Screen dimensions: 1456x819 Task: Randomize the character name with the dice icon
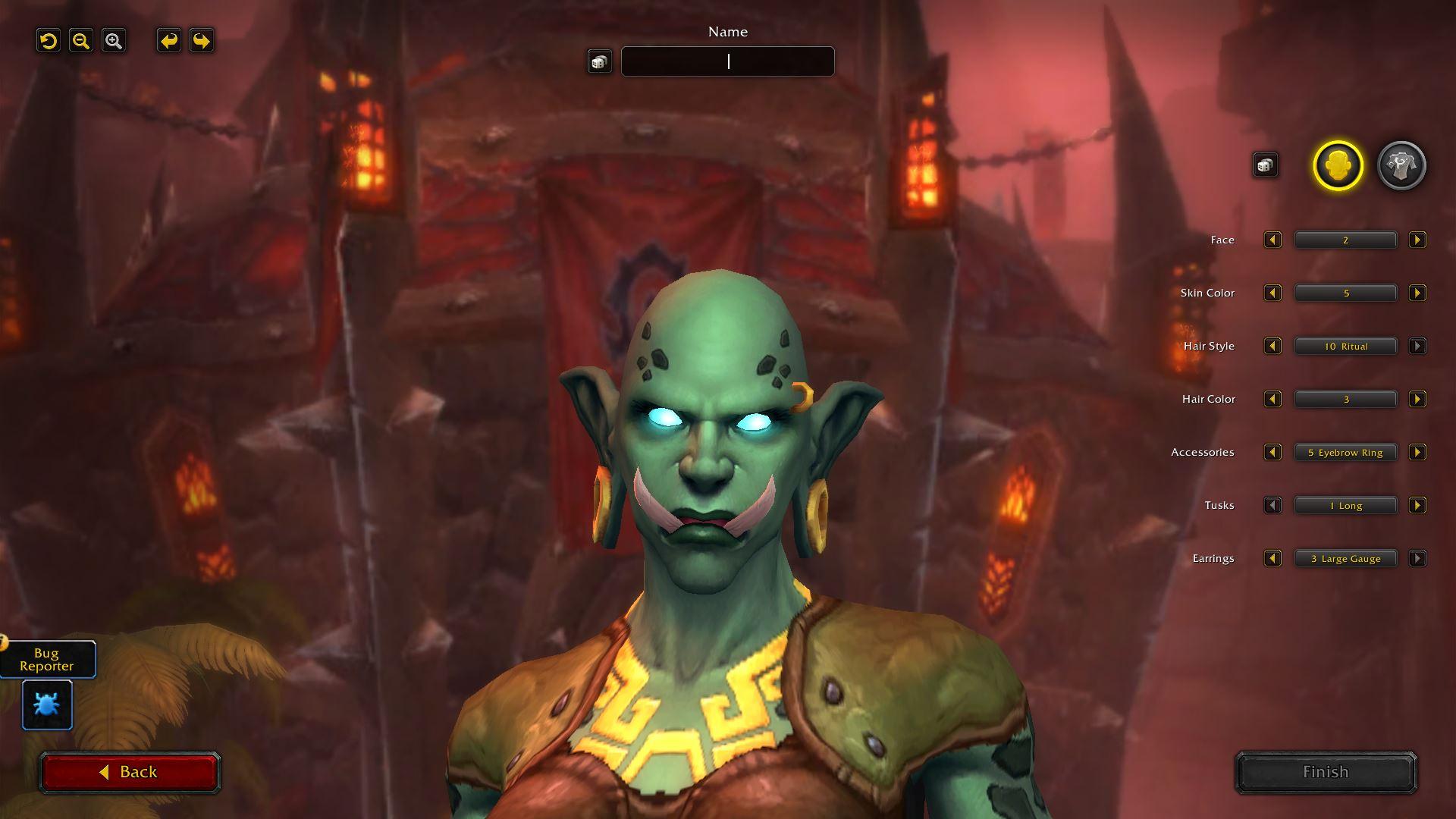tap(600, 61)
